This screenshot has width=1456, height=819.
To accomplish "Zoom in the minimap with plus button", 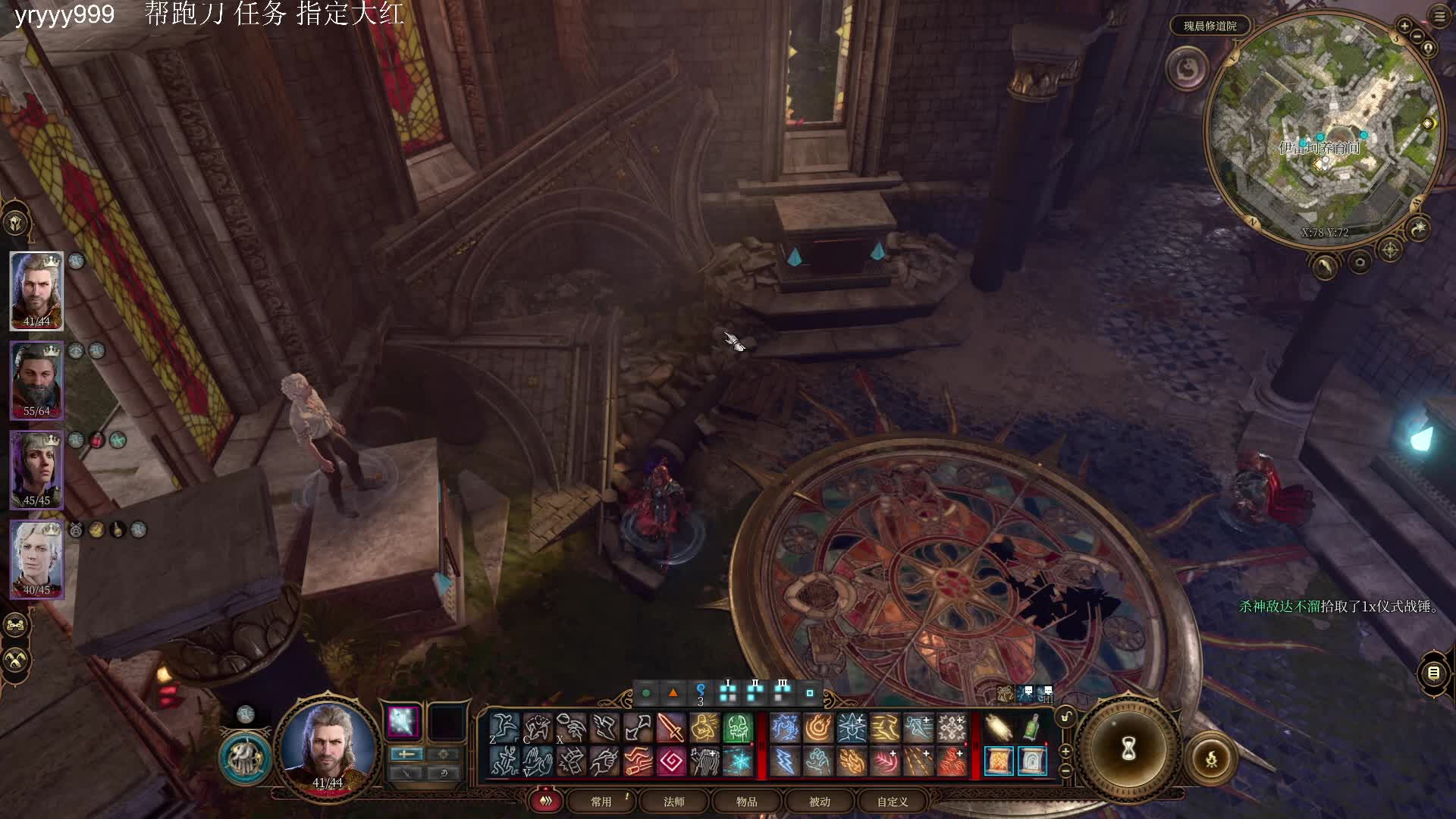I will pos(1404,27).
